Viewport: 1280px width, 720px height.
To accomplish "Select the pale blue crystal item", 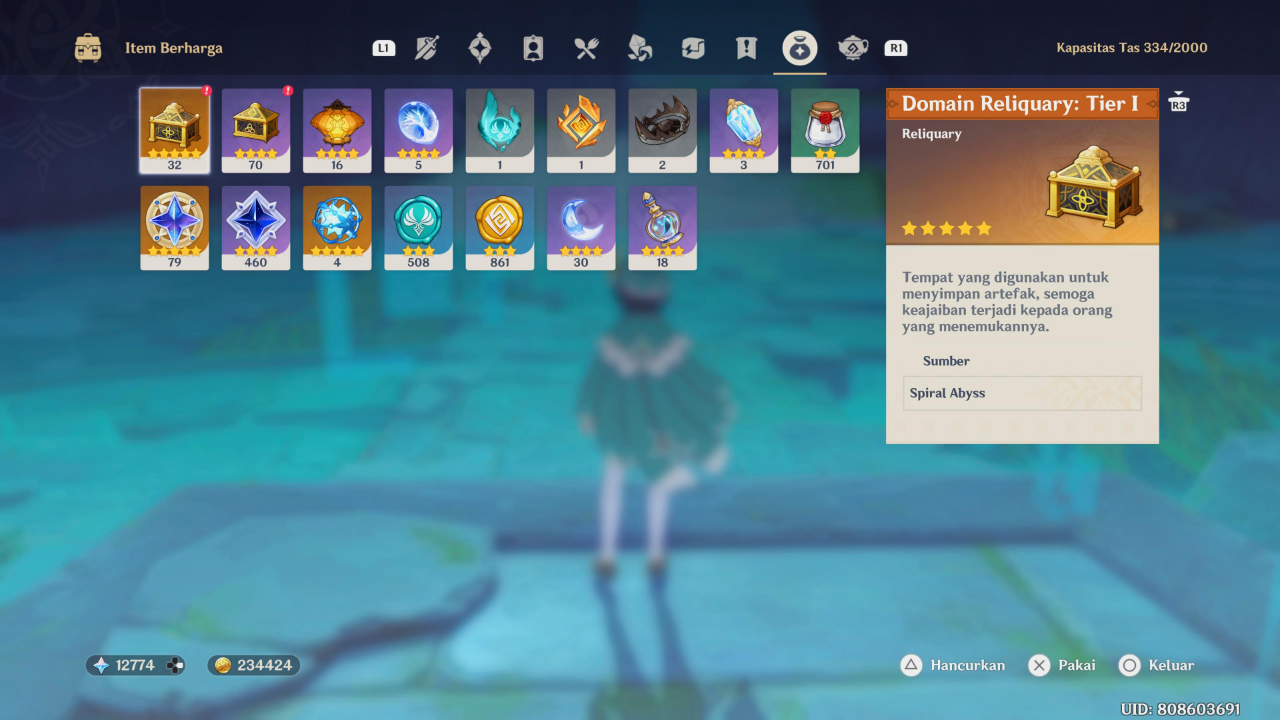I will [x=744, y=130].
